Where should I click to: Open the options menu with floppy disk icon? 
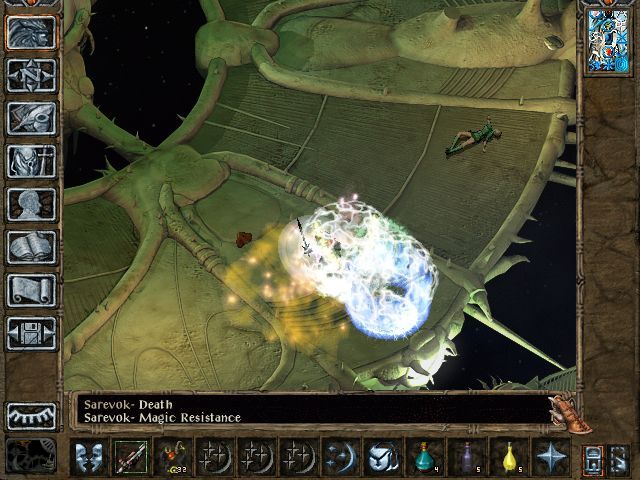(x=31, y=333)
